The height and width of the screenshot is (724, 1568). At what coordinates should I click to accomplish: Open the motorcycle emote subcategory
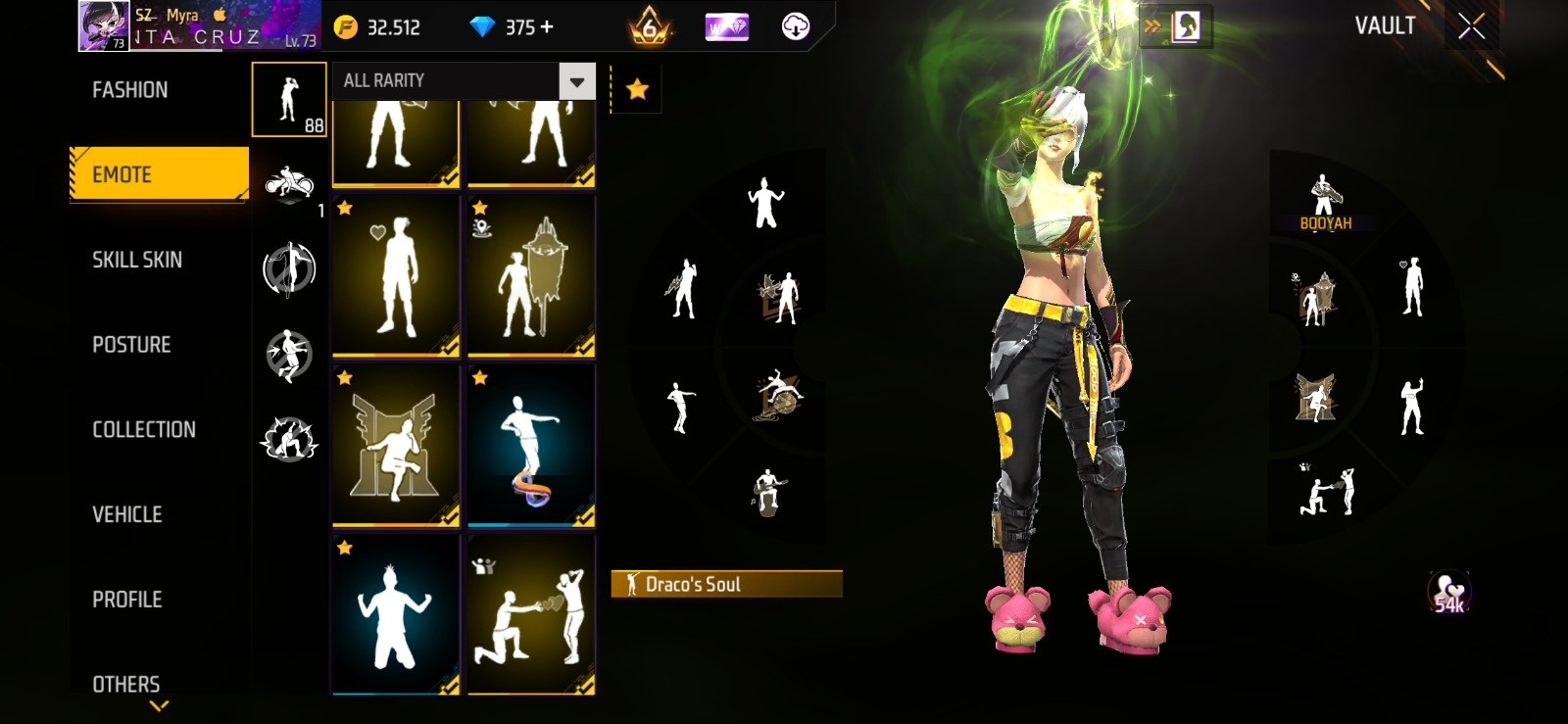point(289,183)
